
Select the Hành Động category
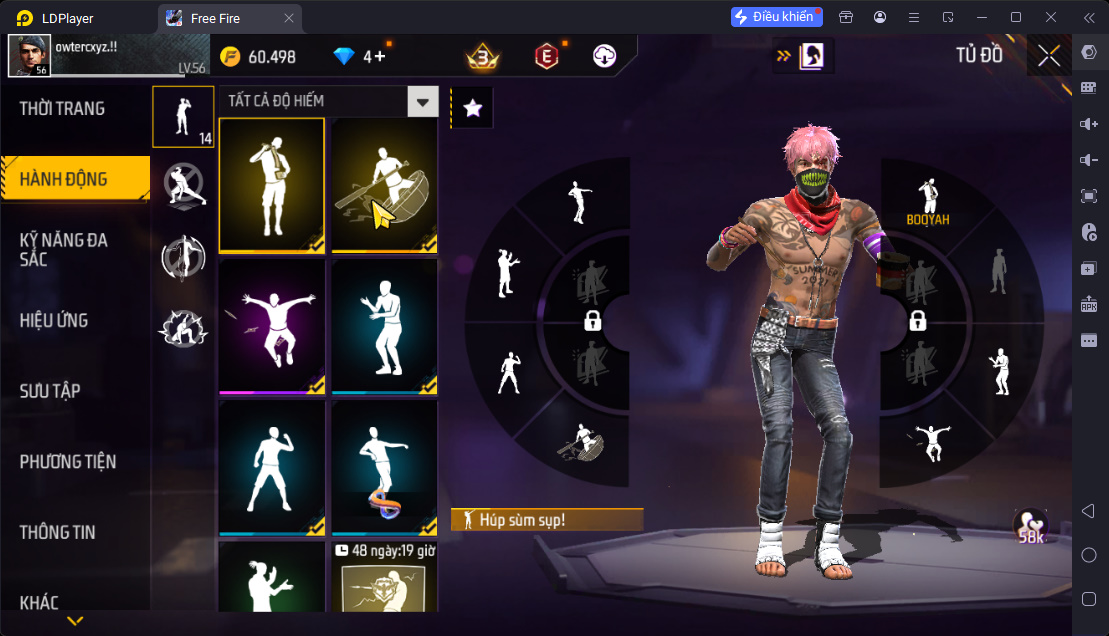[x=64, y=180]
